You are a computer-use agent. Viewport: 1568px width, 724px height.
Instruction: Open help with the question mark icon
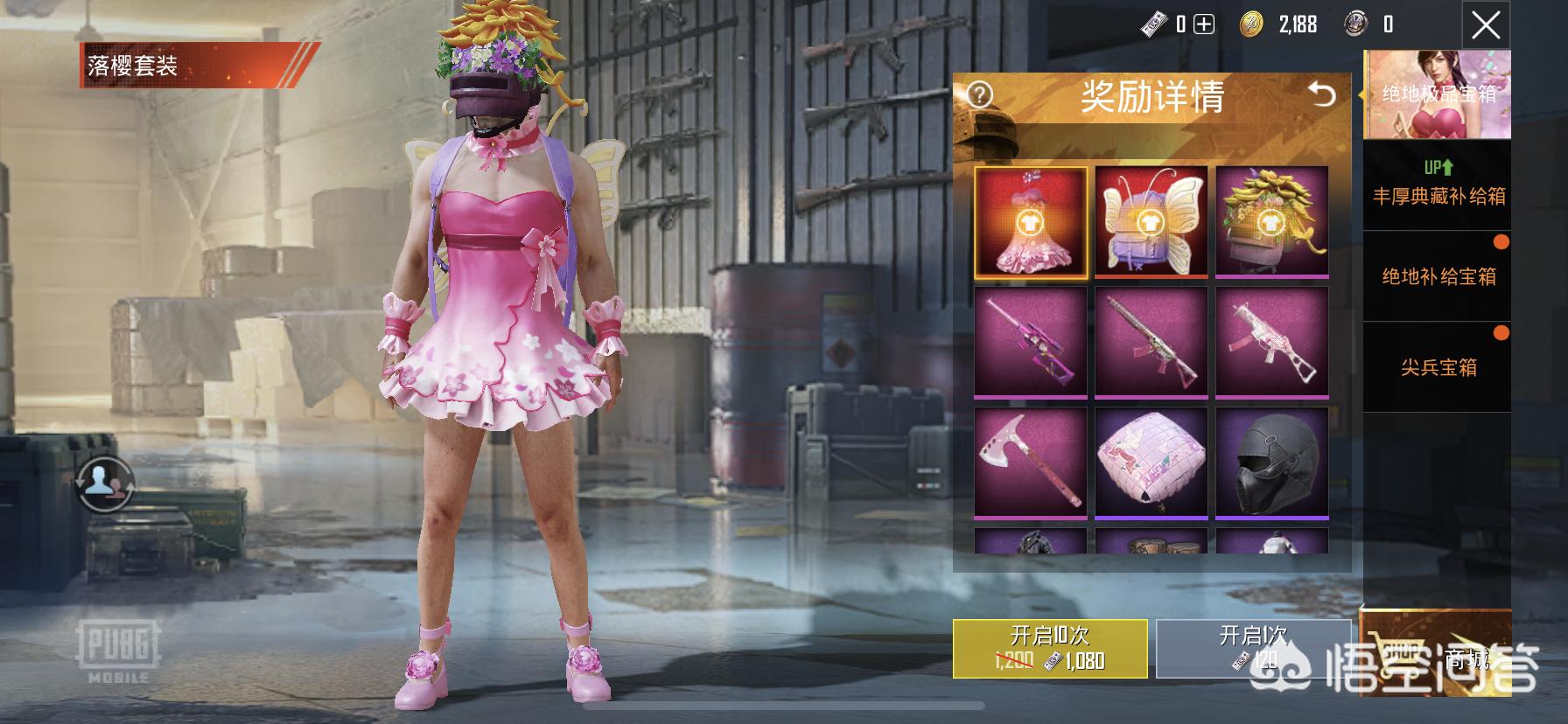tap(979, 94)
